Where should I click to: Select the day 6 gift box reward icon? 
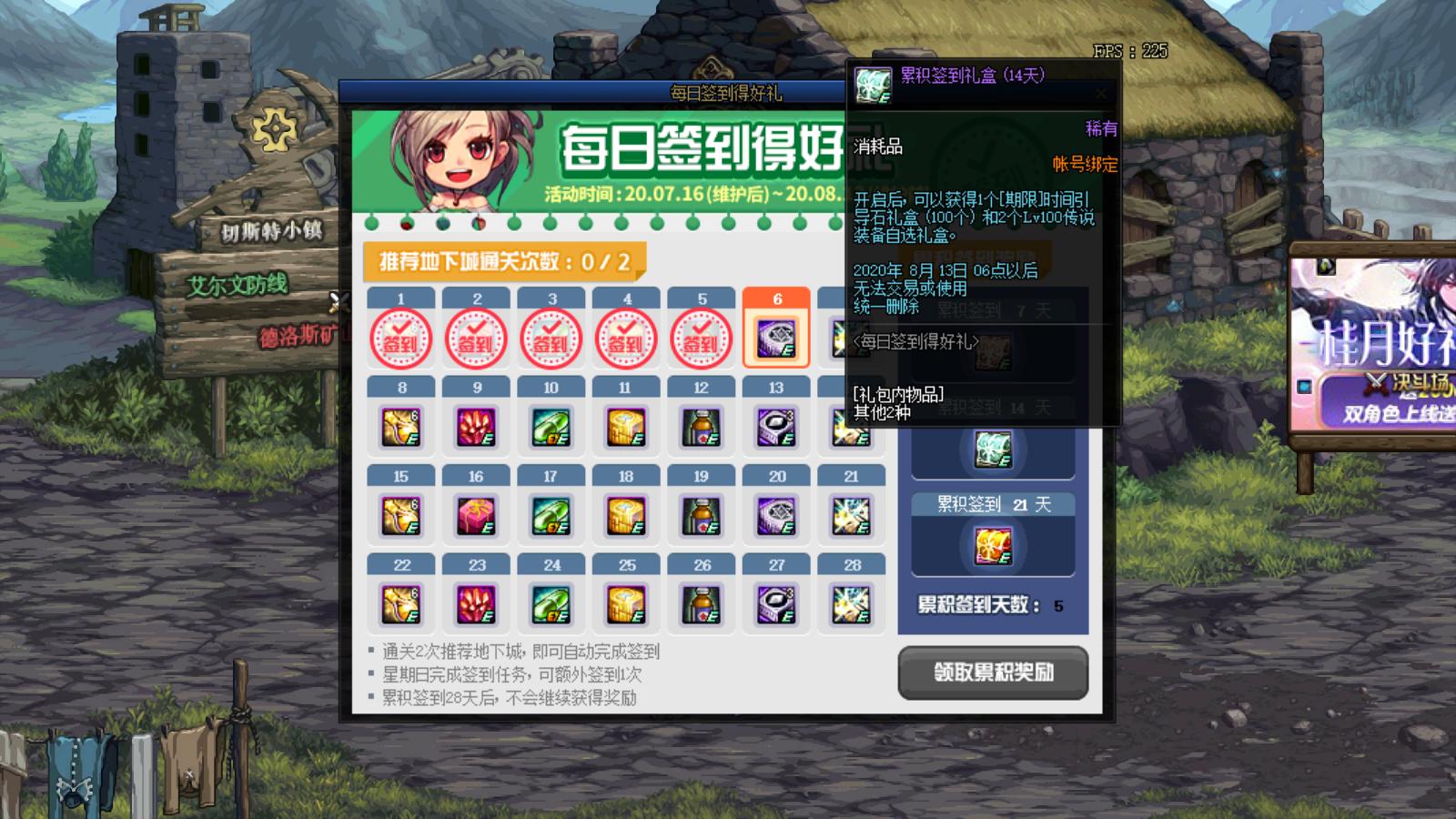click(x=775, y=337)
